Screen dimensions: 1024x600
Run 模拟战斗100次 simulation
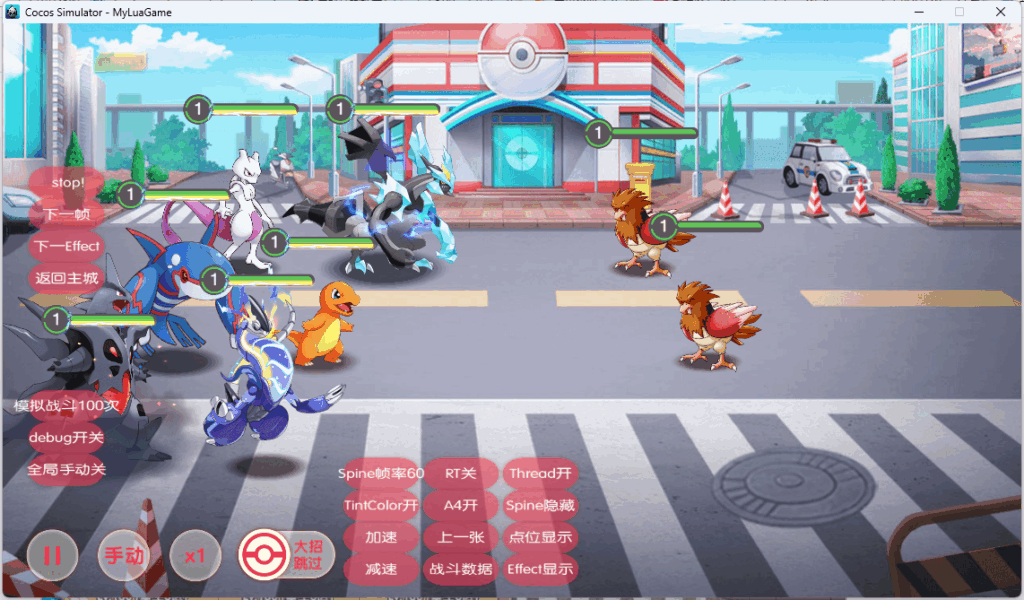(67, 406)
